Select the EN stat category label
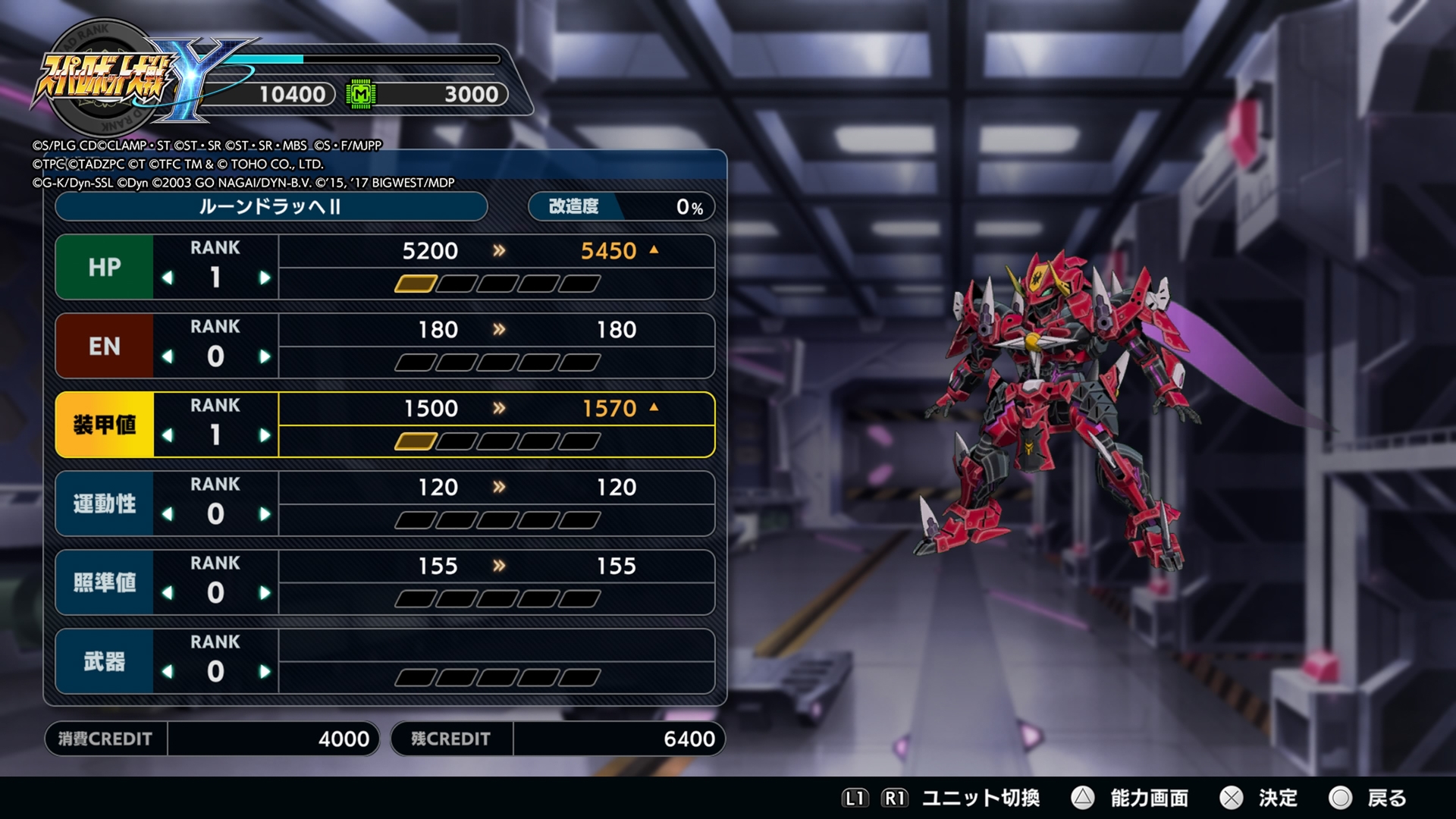Viewport: 1456px width, 819px height. (103, 346)
